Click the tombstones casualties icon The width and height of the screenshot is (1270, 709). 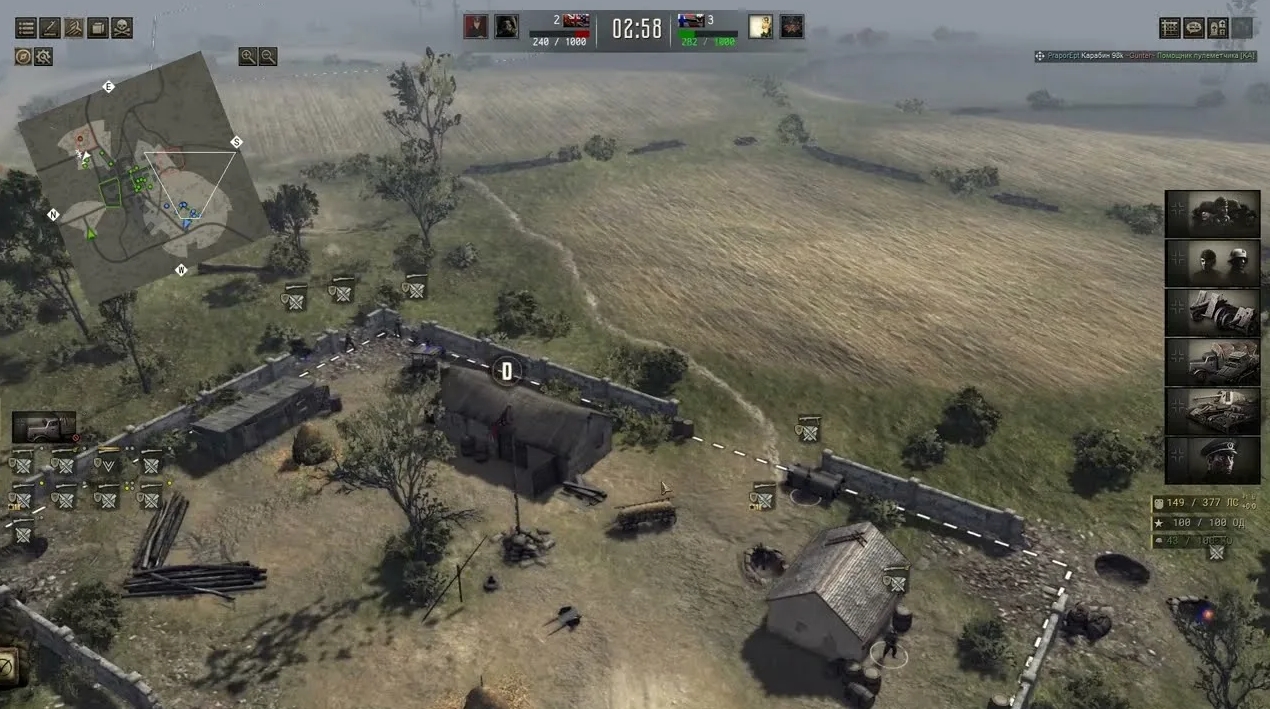pos(1217,28)
